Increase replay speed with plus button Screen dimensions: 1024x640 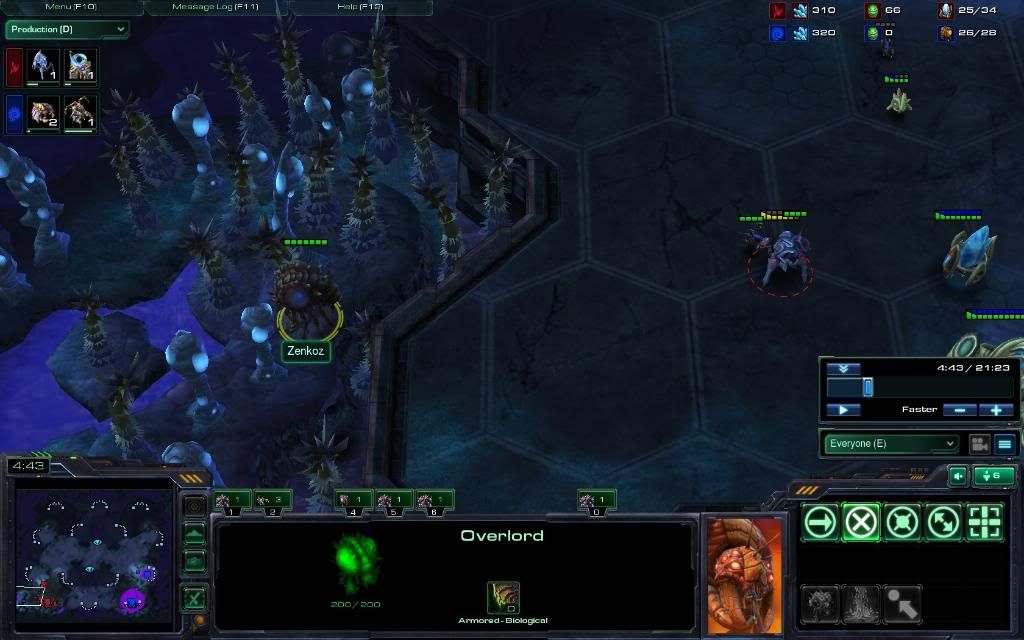(996, 410)
